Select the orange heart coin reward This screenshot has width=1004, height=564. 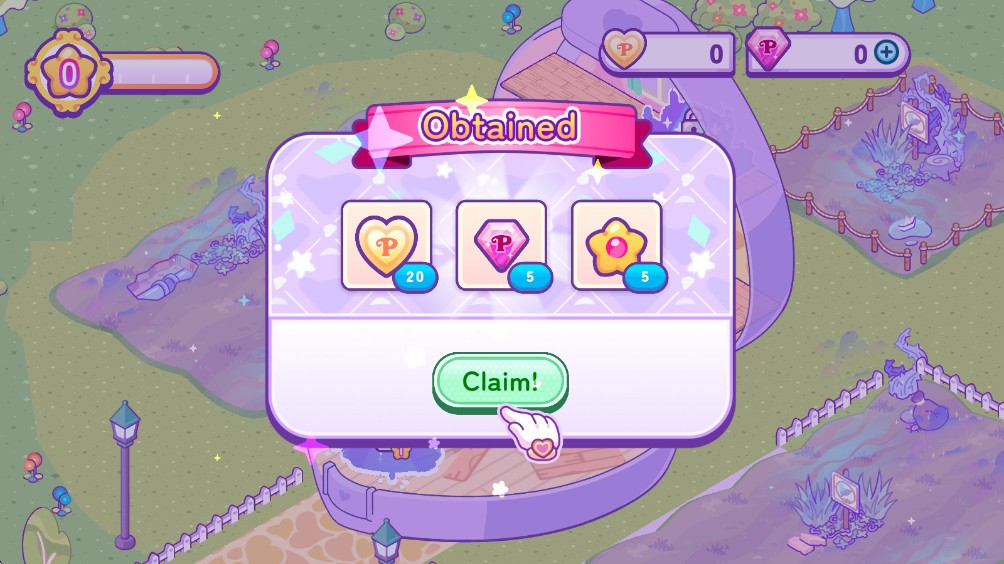[386, 244]
